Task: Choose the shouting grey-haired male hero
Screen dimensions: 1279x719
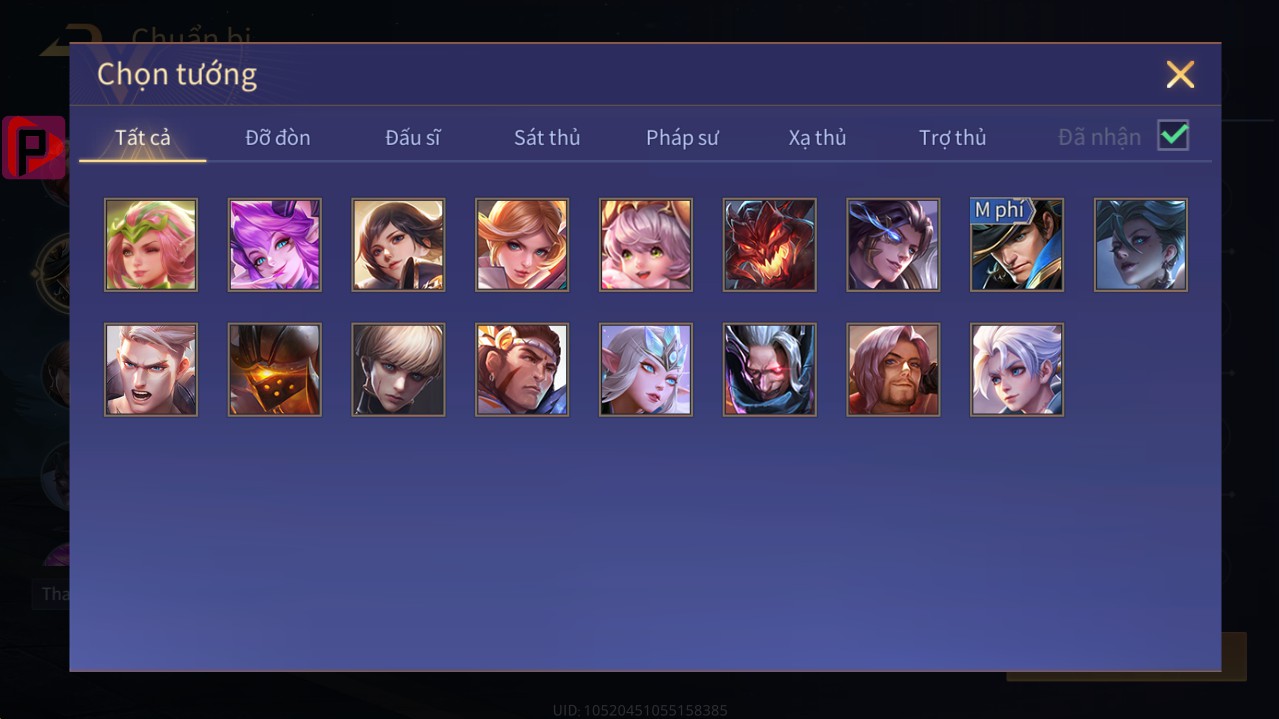Action: pos(151,370)
